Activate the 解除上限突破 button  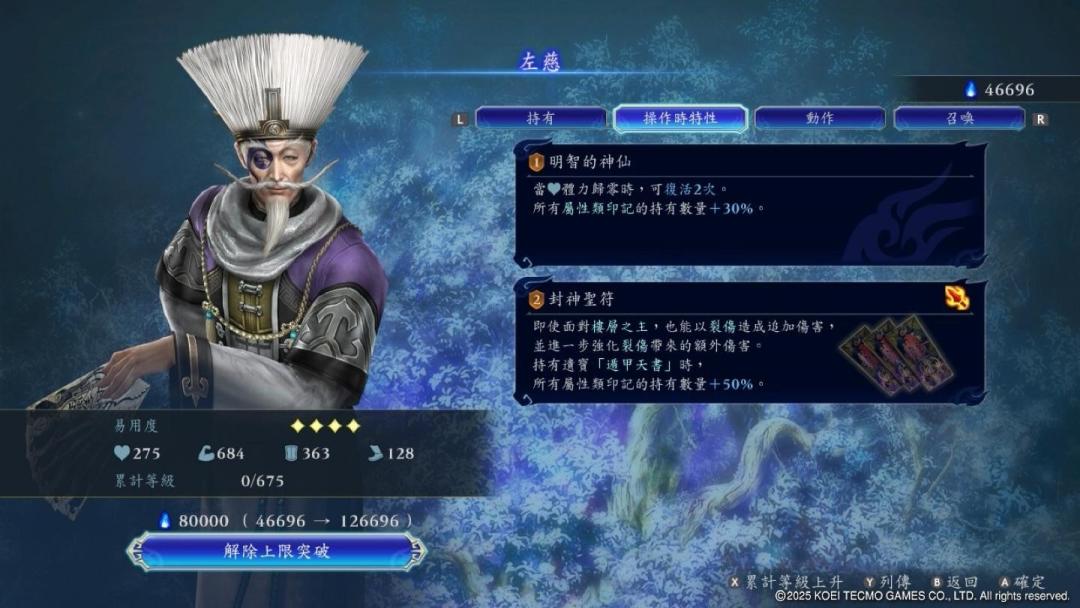pos(276,551)
